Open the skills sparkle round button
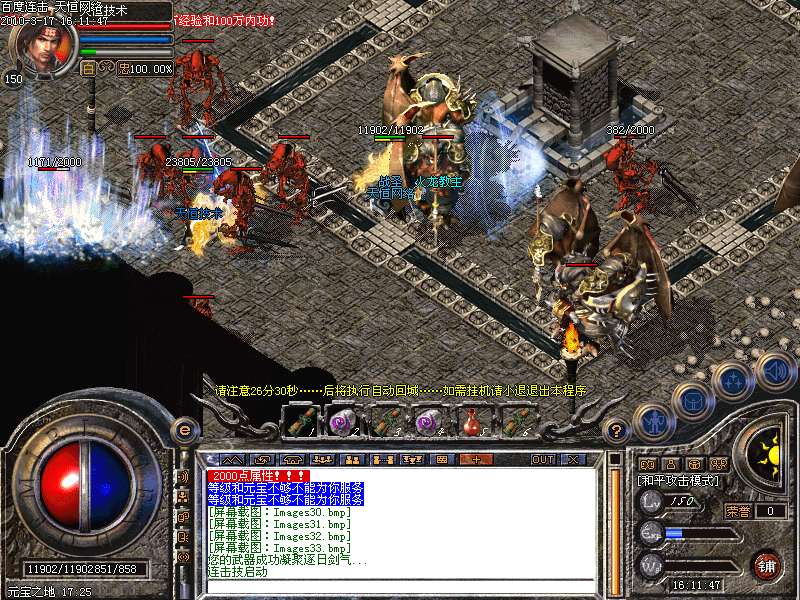Screen dimensions: 800x600 click(733, 380)
